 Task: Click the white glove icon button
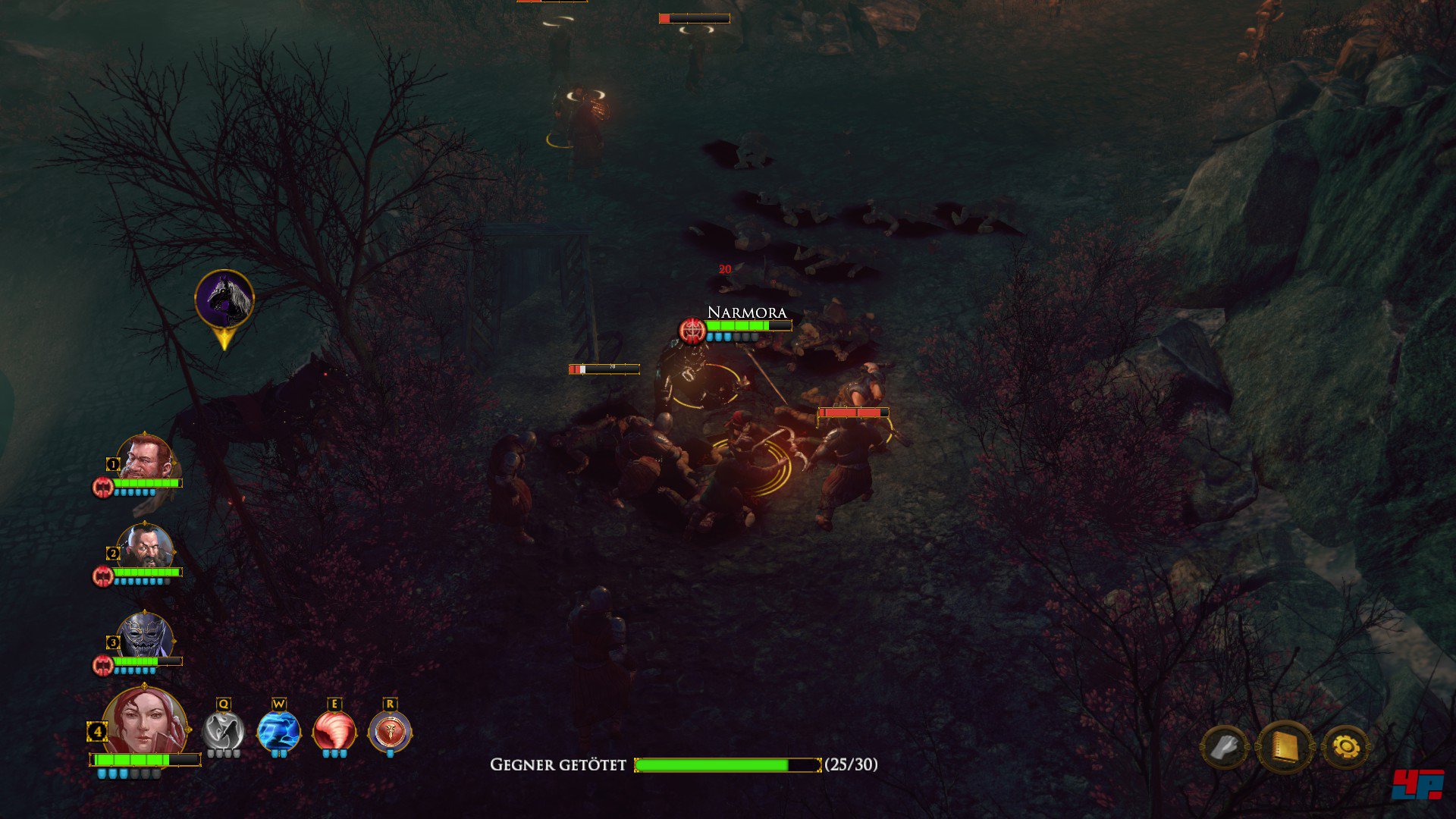1224,748
